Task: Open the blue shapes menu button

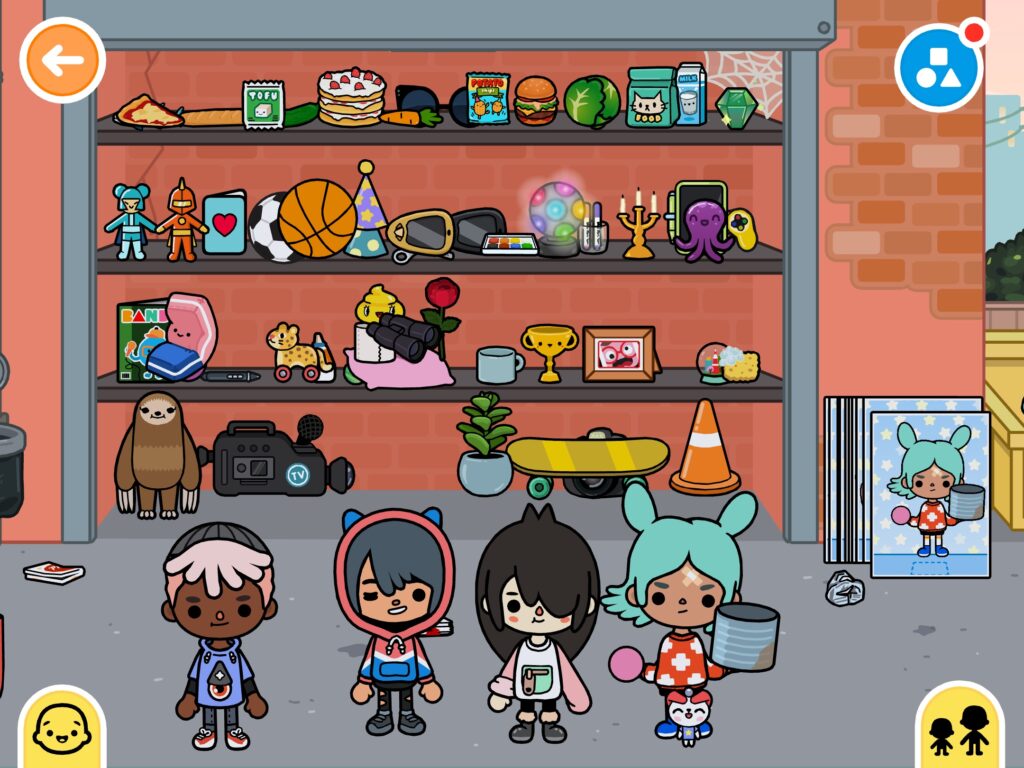Action: point(938,67)
